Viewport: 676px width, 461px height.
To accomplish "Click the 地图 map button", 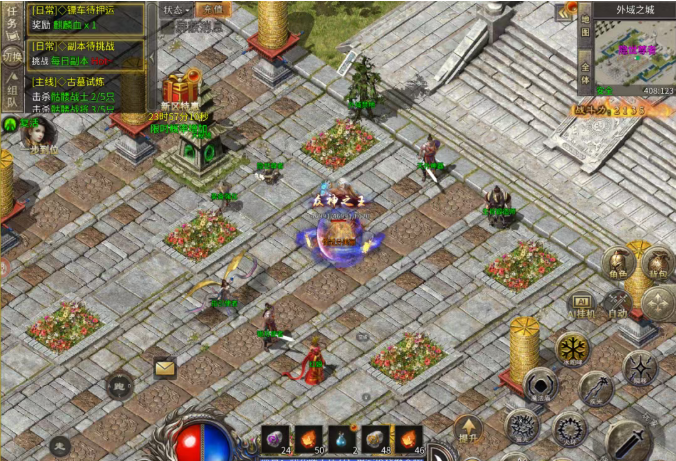I will coord(584,28).
